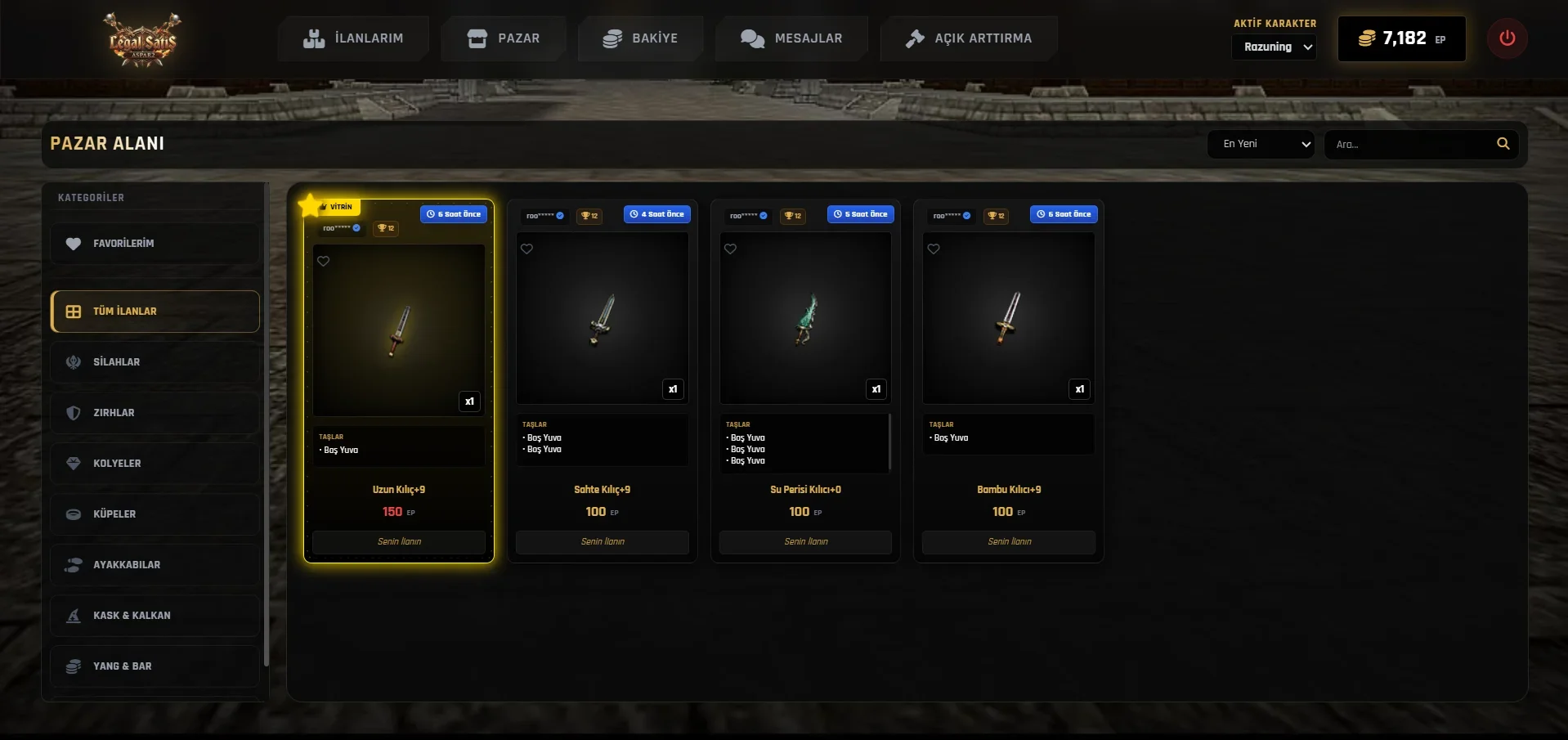Open the Bakiye section
1568x740 pixels.
(640, 38)
